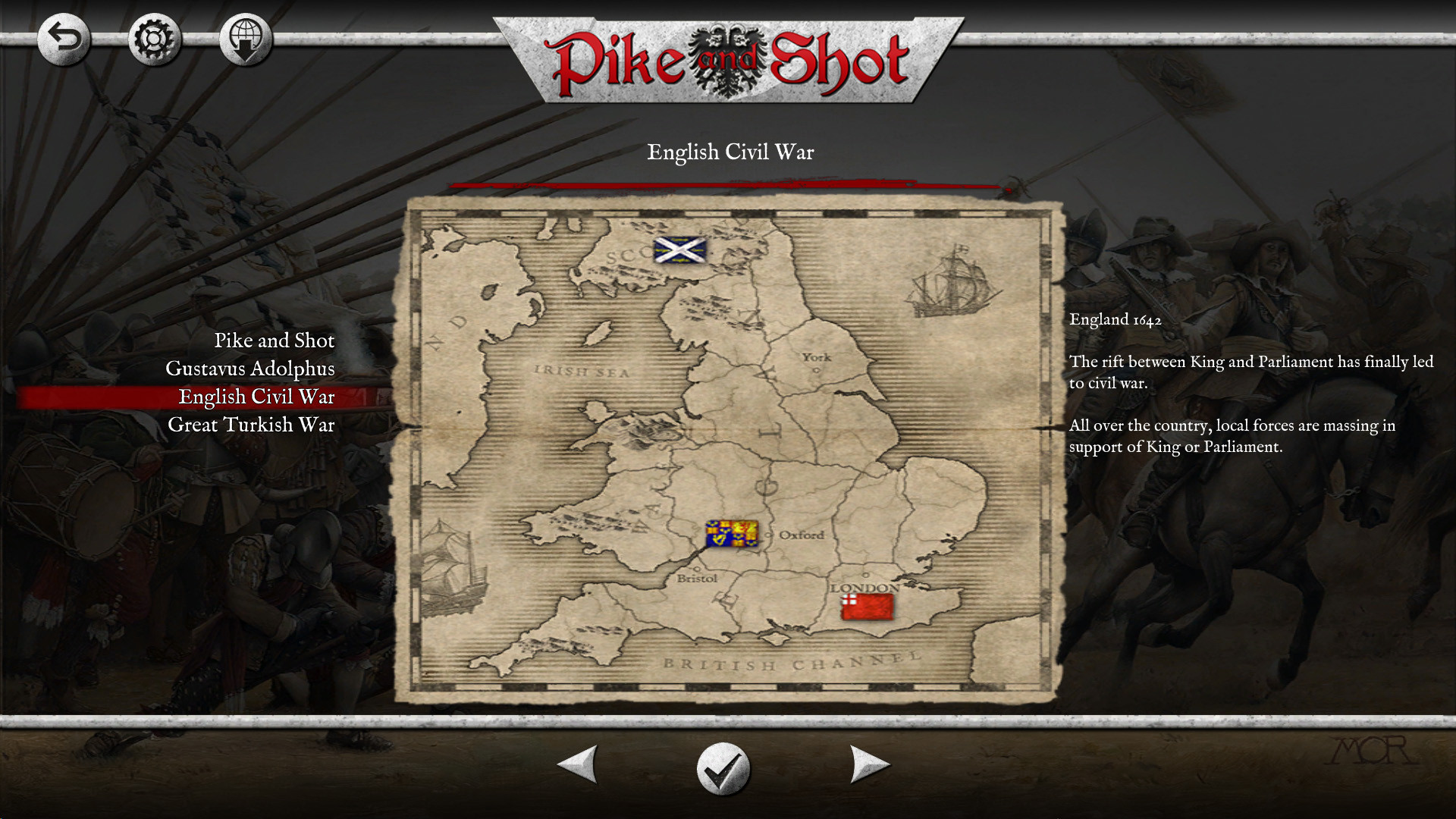Click the Royal Standard flag near Oxford
This screenshot has width=1456, height=819.
[734, 535]
